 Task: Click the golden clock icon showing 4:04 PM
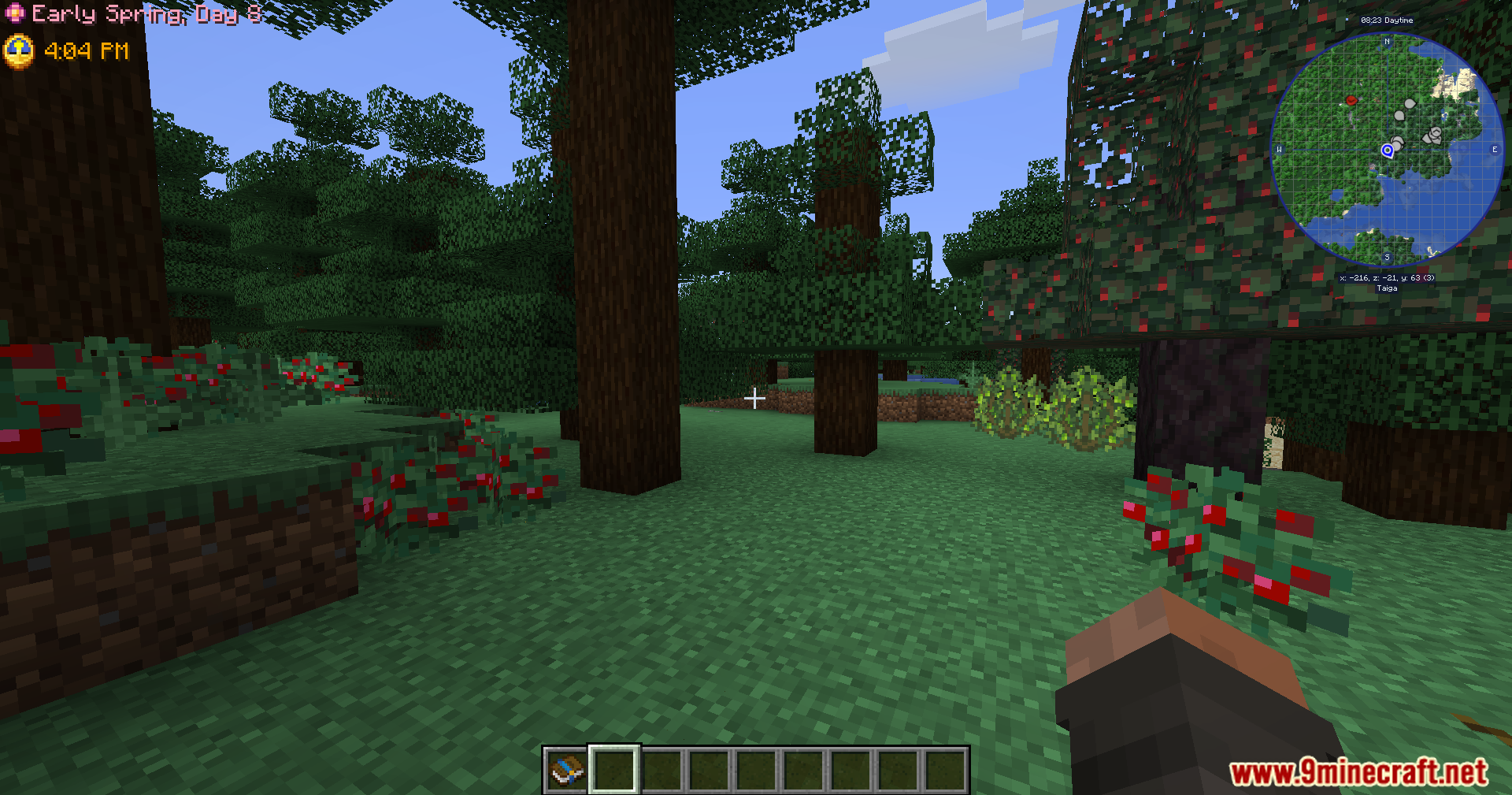pos(20,51)
